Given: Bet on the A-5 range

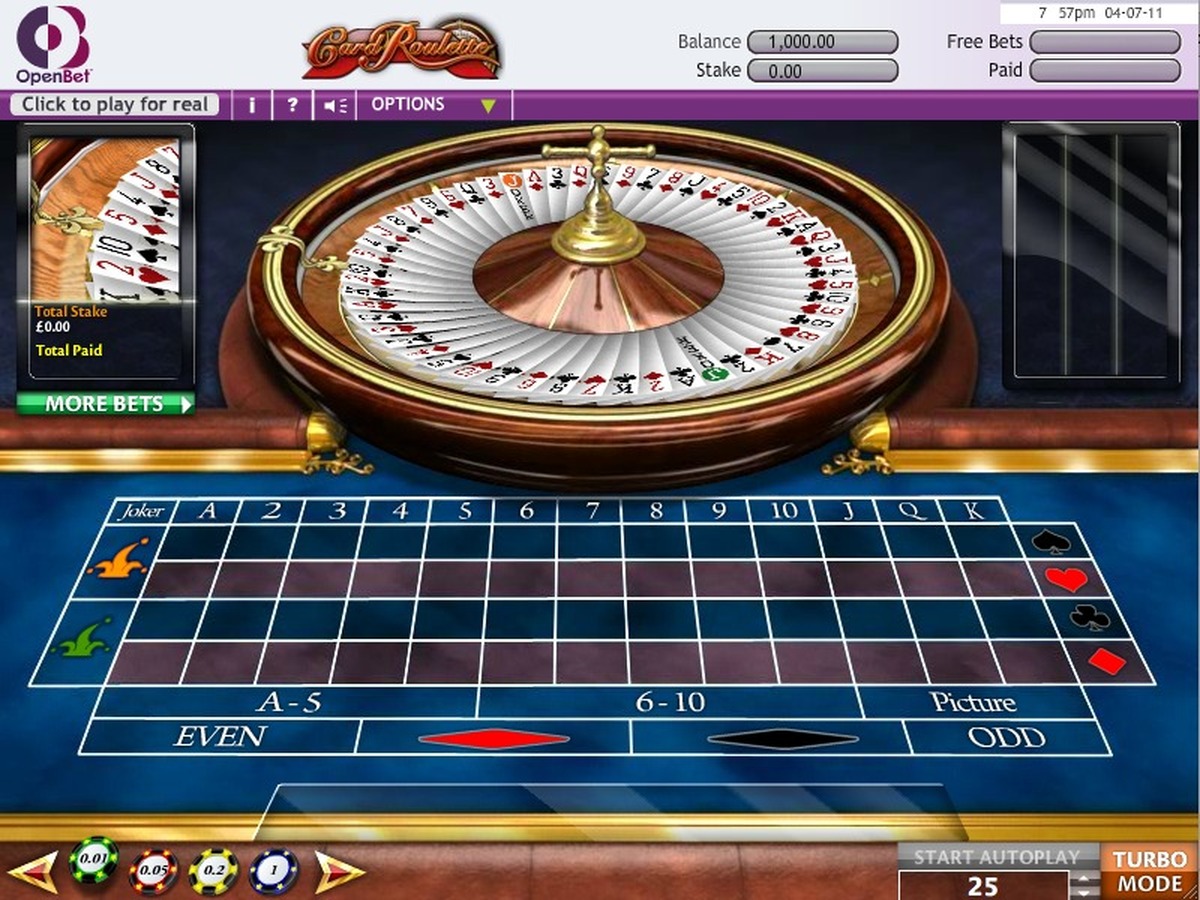Looking at the screenshot, I should pos(288,703).
